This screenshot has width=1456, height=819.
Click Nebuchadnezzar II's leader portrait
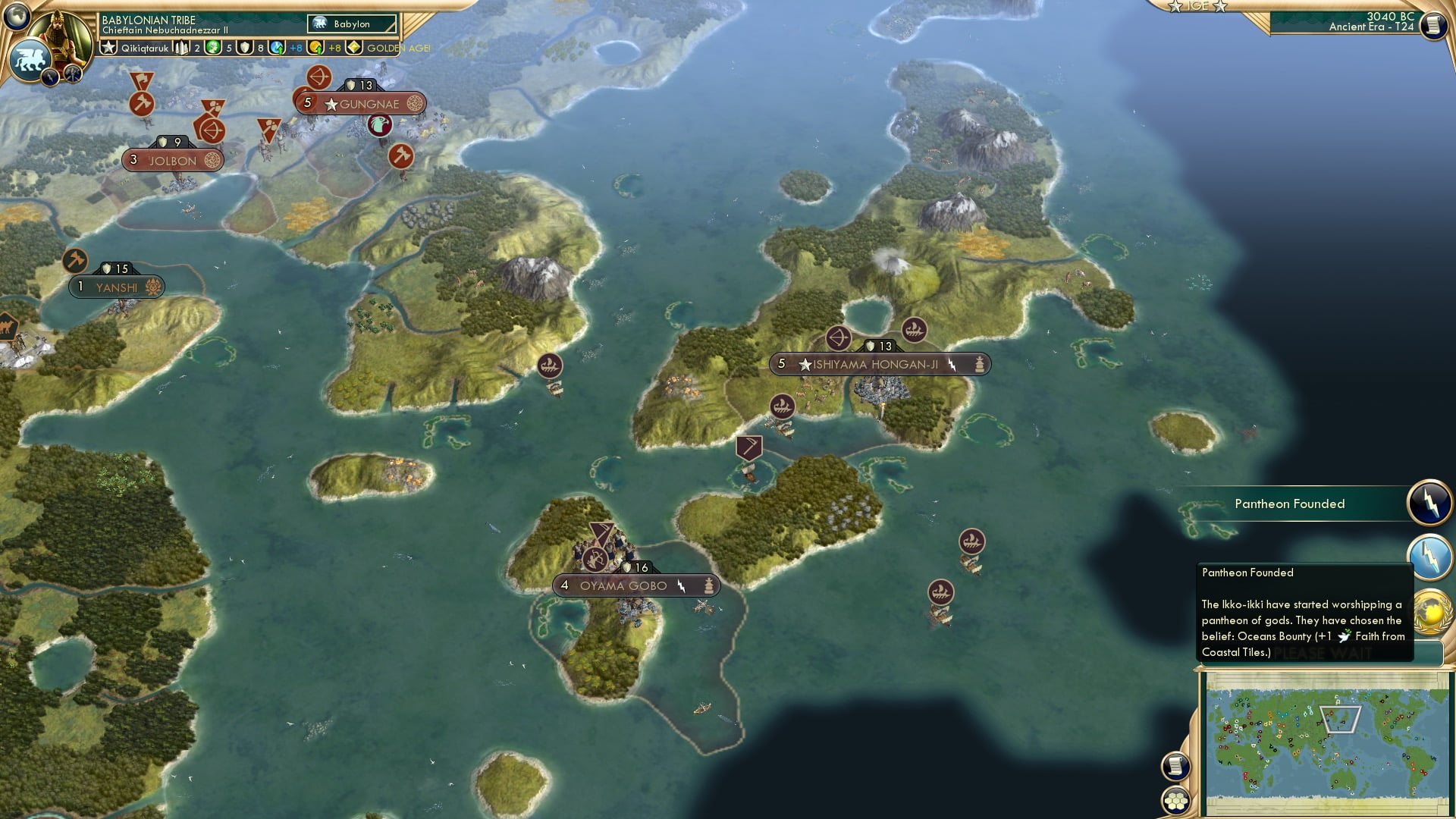(59, 36)
